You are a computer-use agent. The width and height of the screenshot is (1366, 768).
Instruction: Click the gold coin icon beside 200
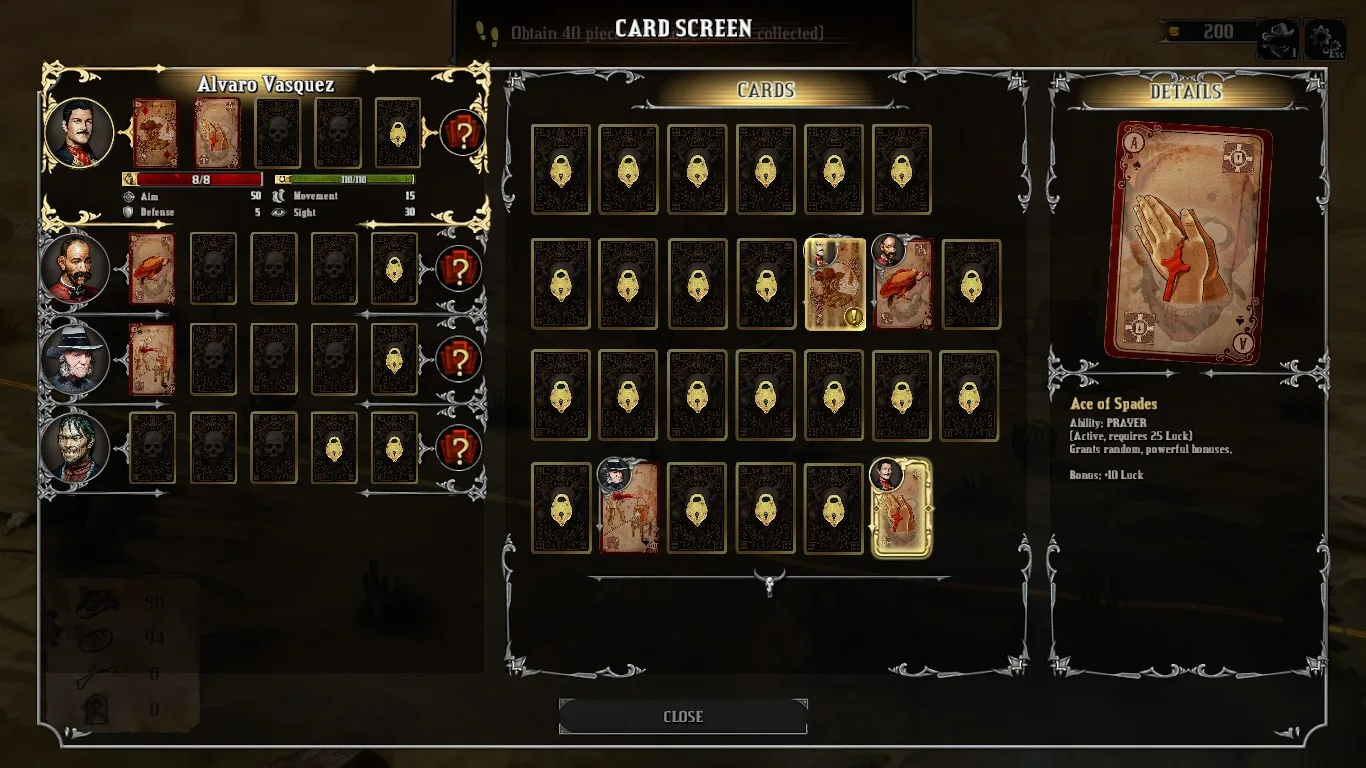coord(1172,31)
